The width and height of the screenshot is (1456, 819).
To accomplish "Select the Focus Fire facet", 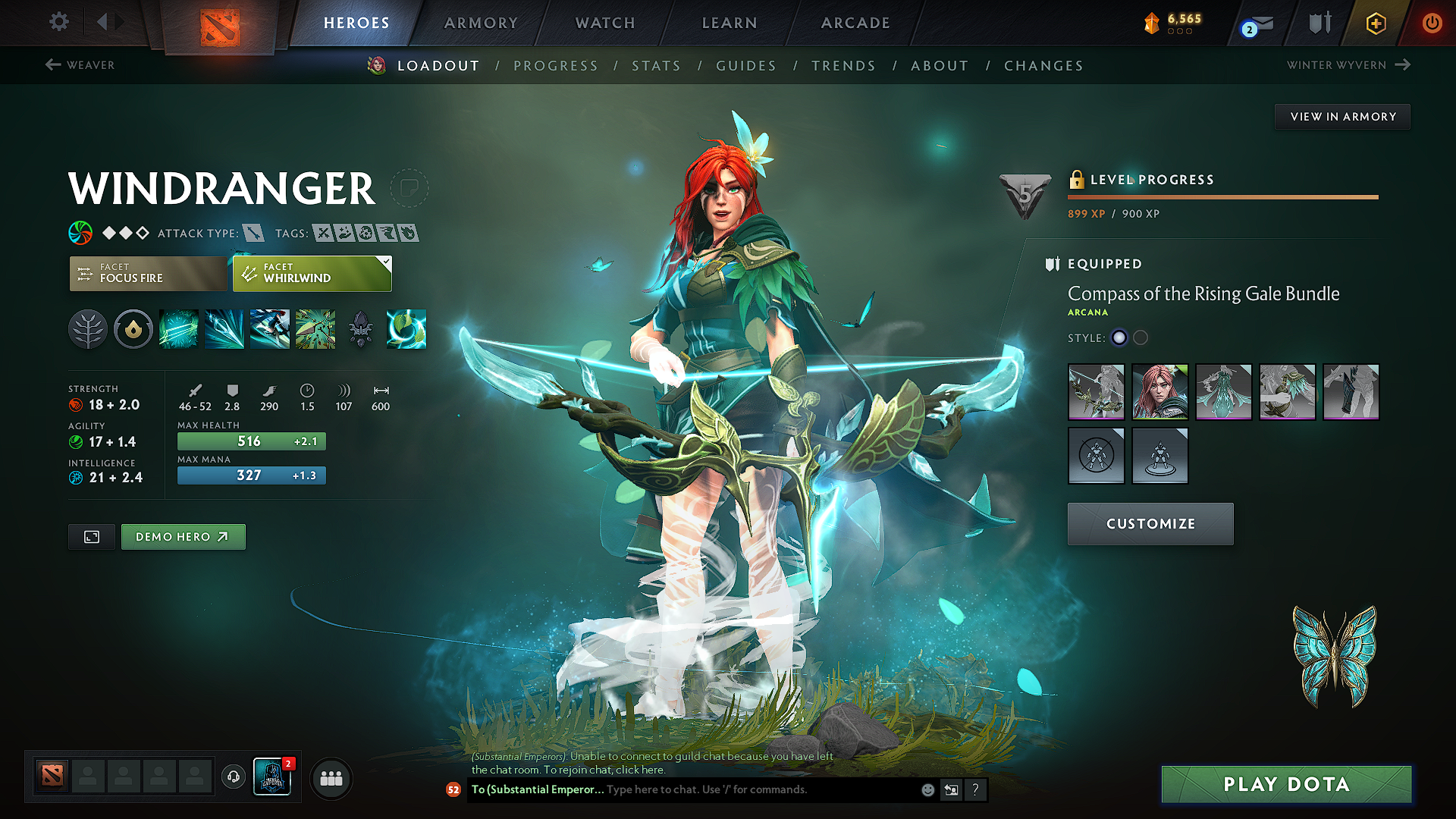I will click(x=148, y=273).
